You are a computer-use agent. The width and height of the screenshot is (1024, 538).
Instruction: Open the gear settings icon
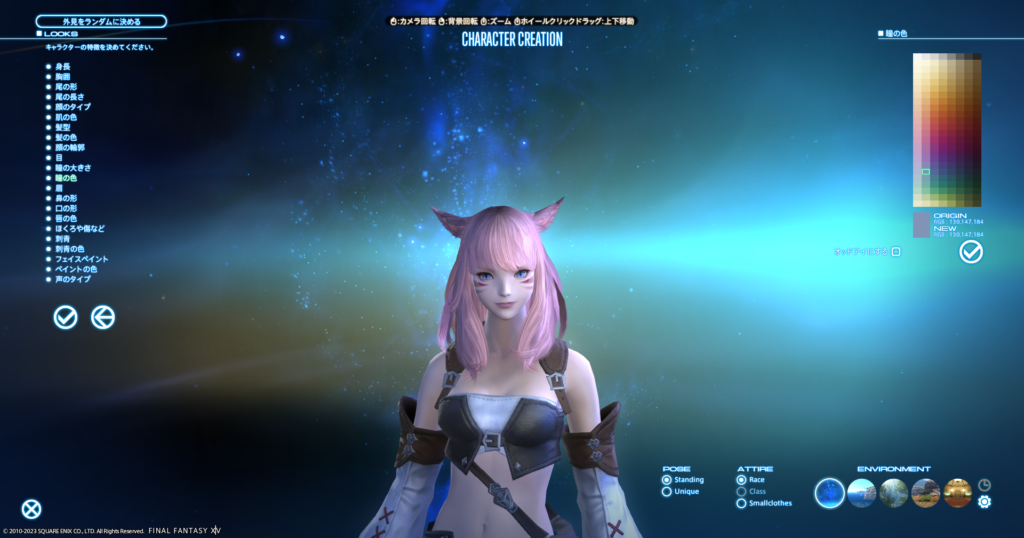[984, 501]
